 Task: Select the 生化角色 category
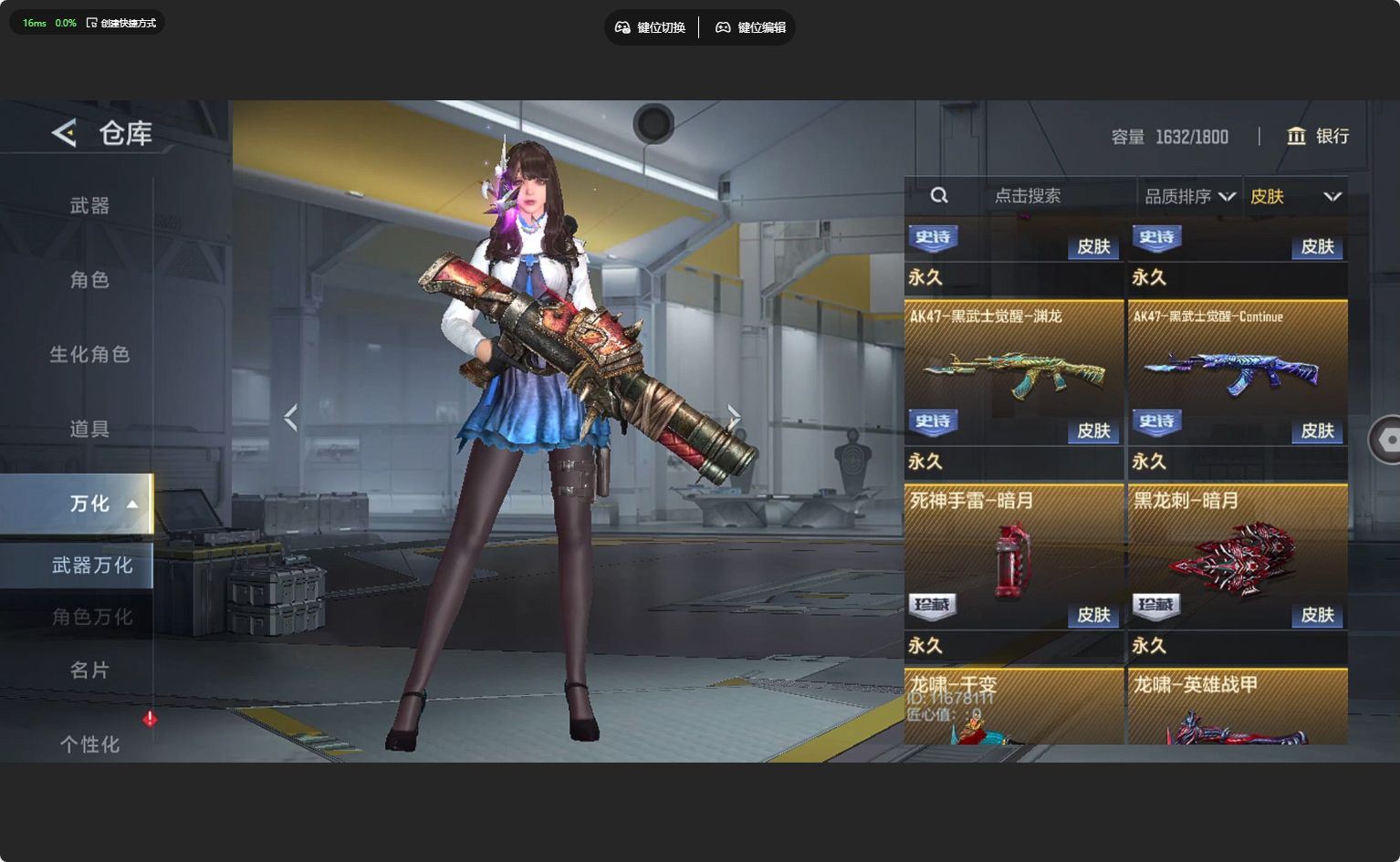point(89,355)
